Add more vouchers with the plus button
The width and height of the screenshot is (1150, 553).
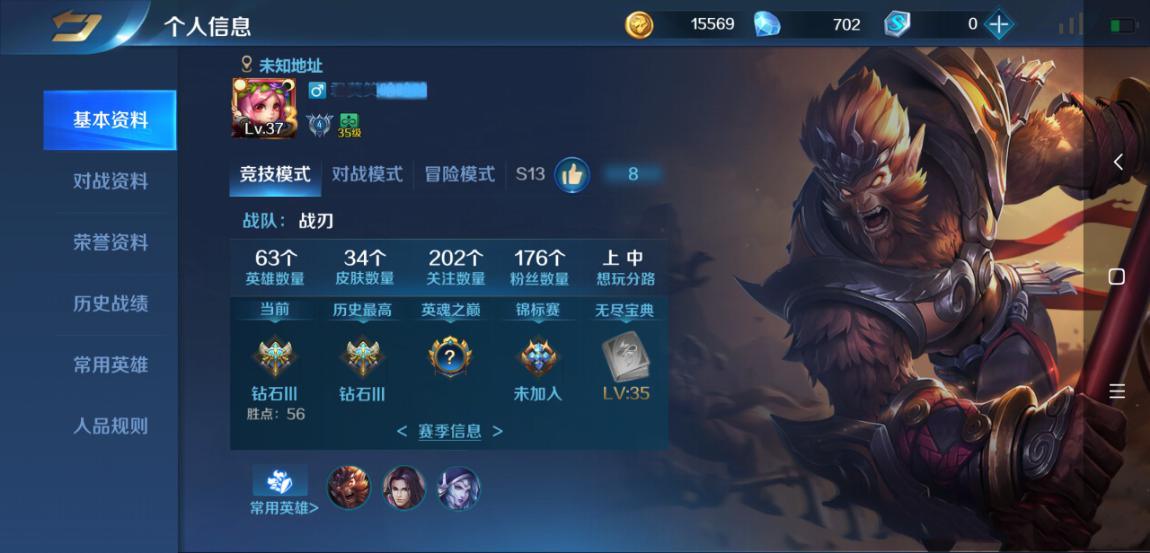pyautogui.click(x=998, y=25)
